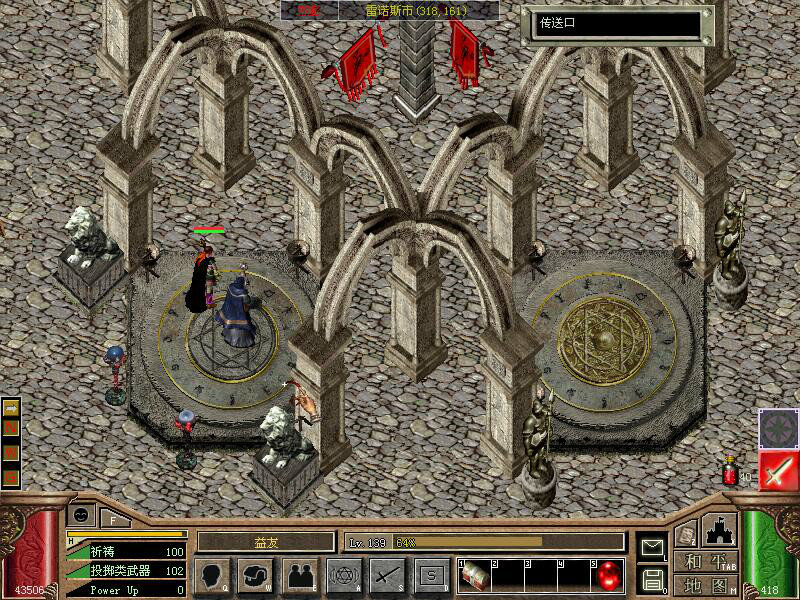Open the hexagram magic skills button
Image resolution: width=800 pixels, height=600 pixels.
[x=344, y=575]
